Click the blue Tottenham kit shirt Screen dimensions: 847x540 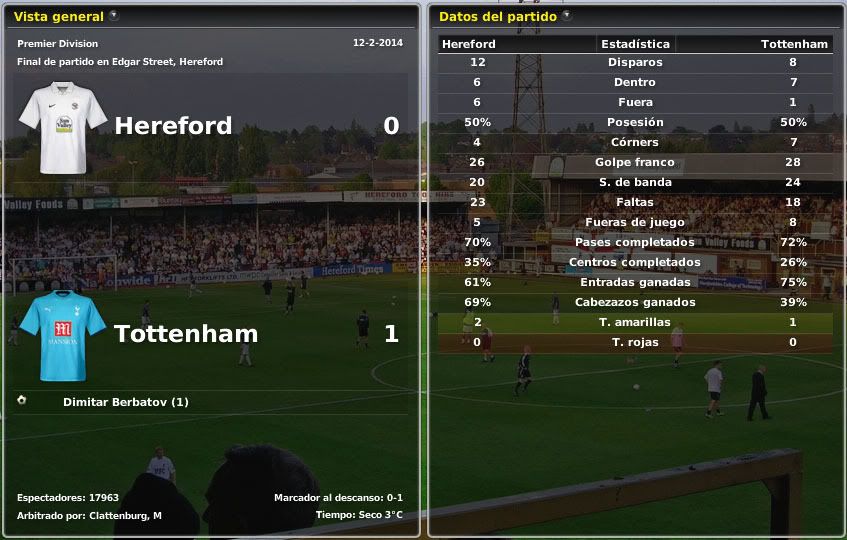[63, 335]
